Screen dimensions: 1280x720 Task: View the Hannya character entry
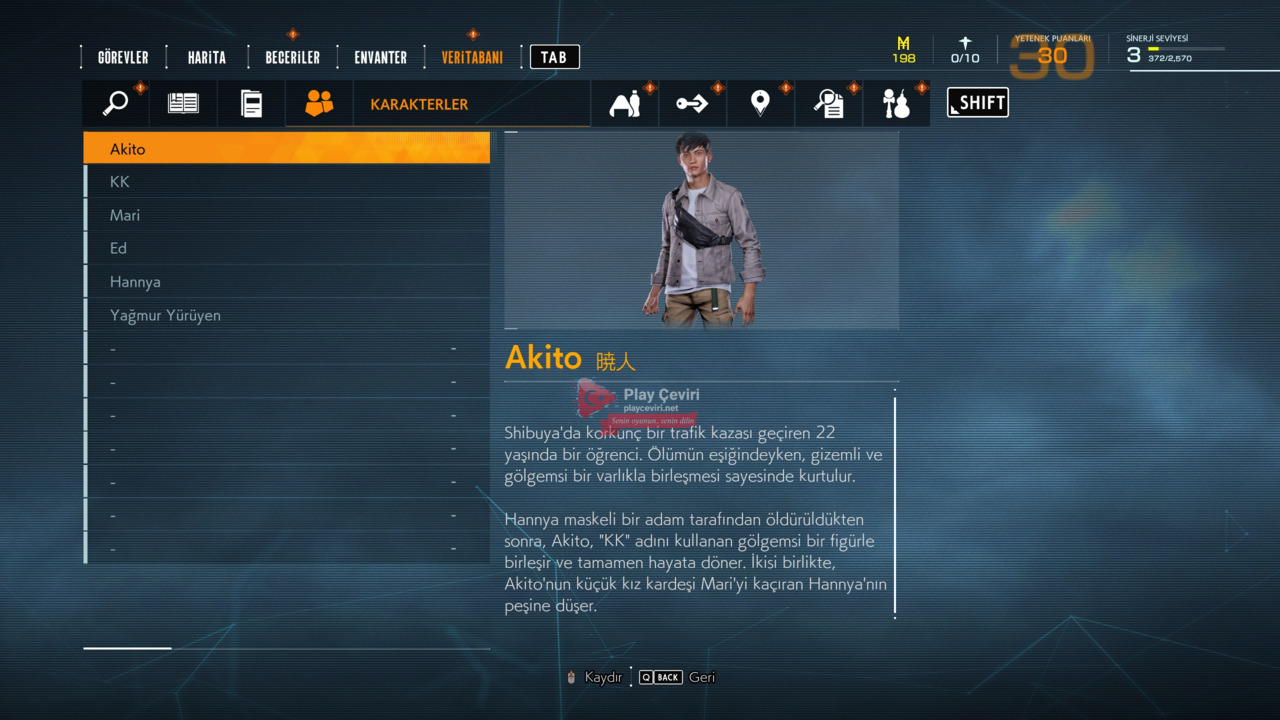pyautogui.click(x=287, y=282)
